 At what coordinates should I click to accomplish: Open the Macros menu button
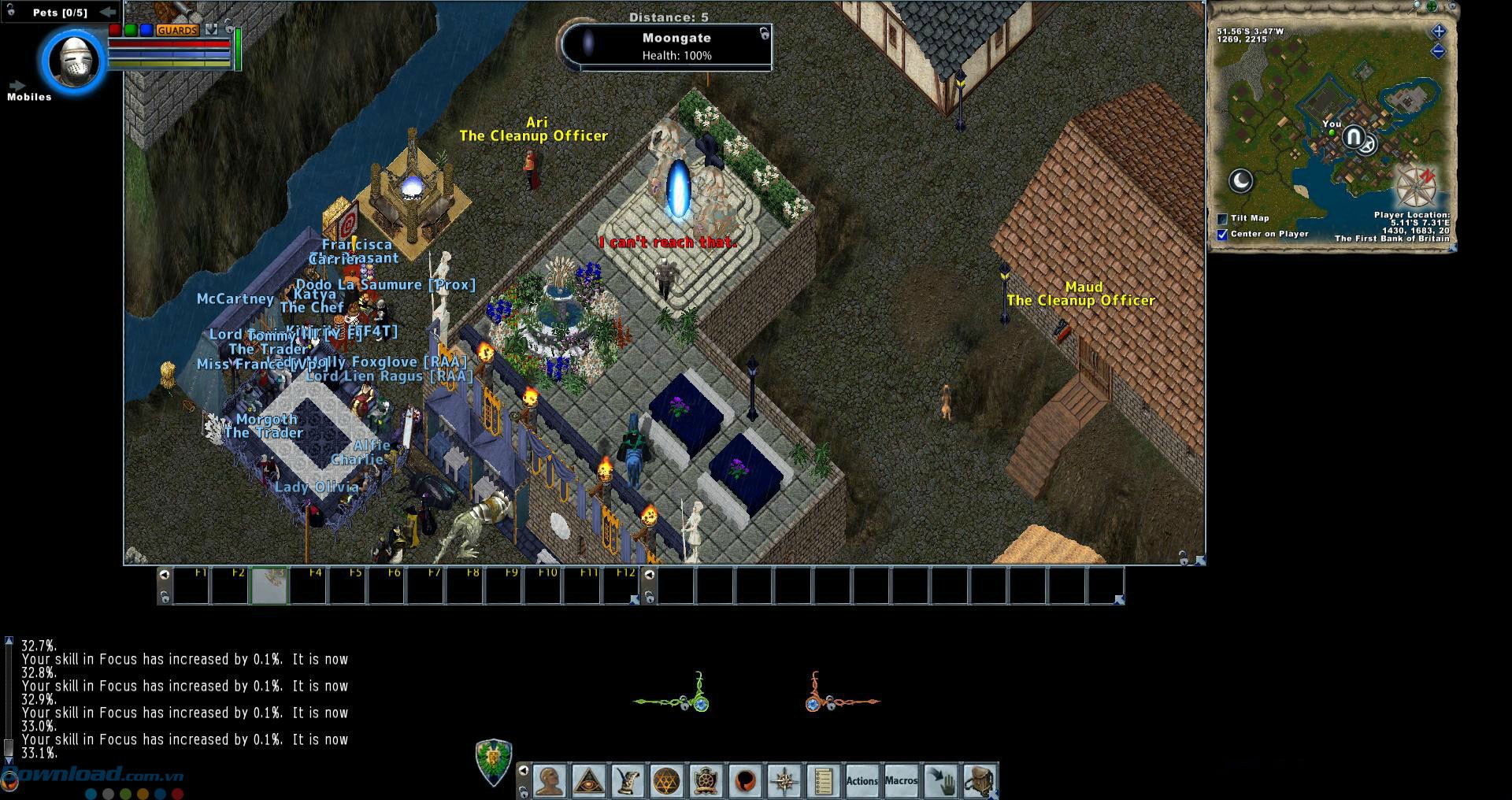click(901, 781)
